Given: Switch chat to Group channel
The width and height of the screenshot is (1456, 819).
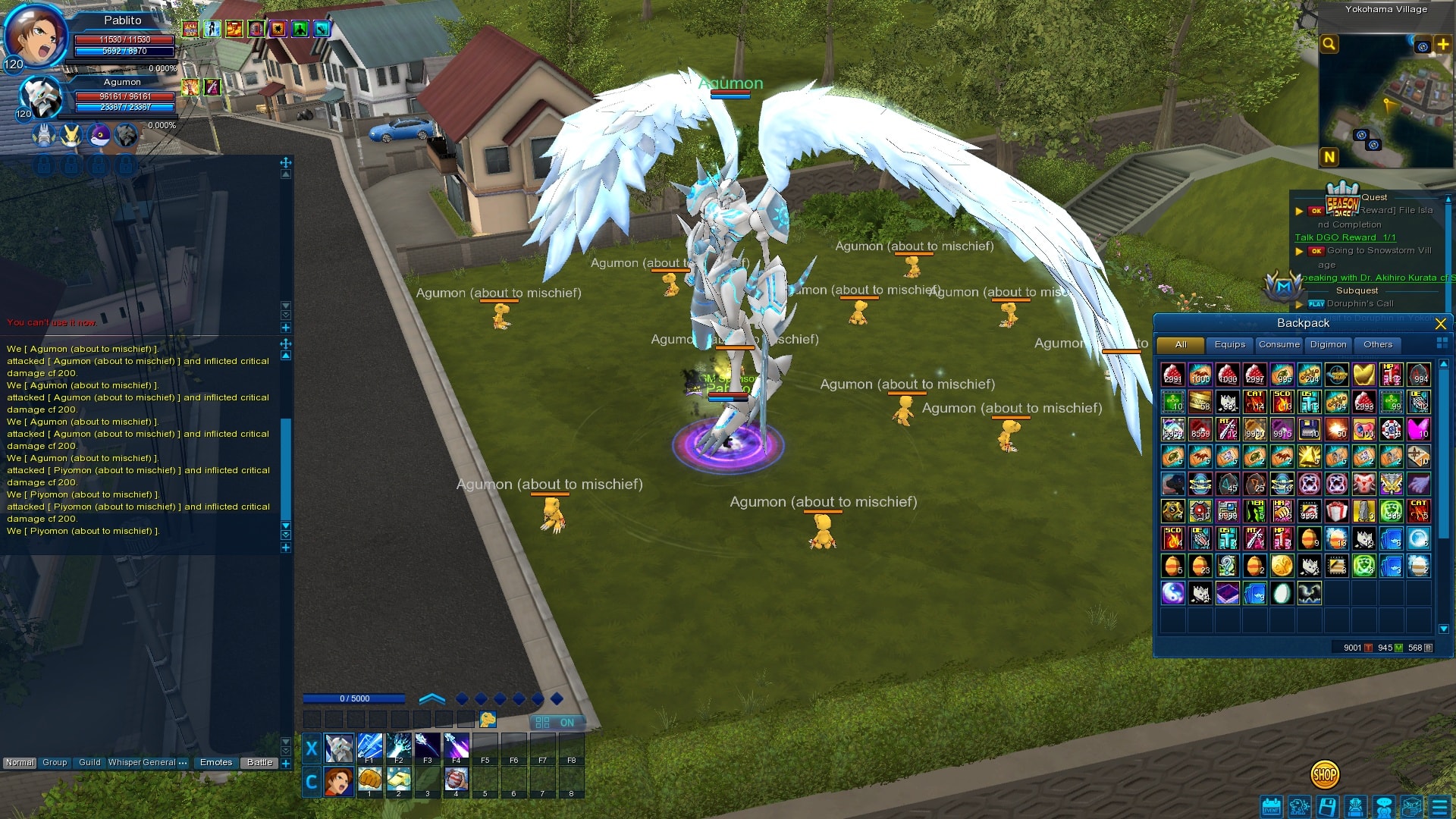Looking at the screenshot, I should click(x=55, y=763).
